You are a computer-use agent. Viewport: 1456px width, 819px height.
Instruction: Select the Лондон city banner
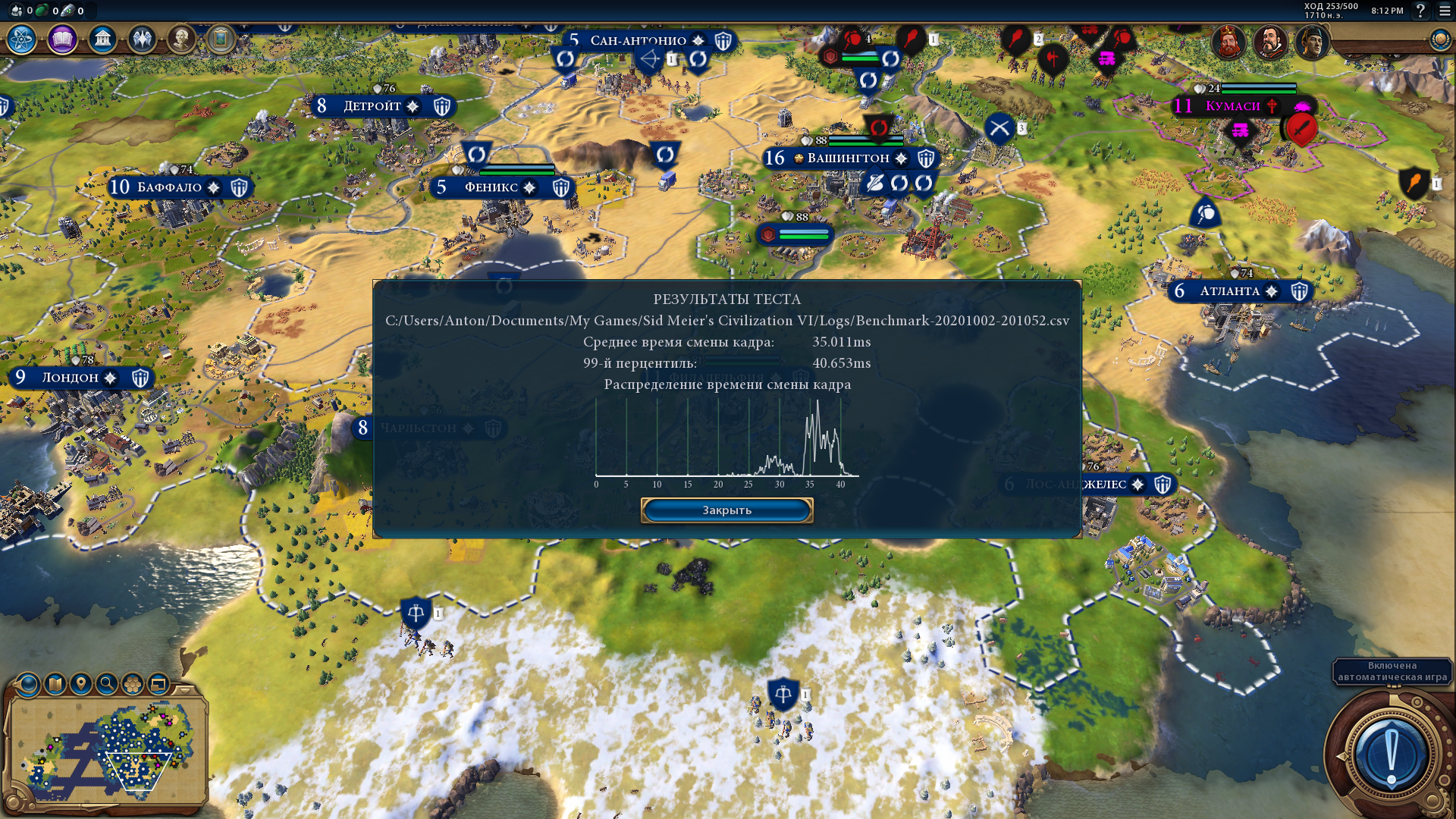tap(71, 378)
